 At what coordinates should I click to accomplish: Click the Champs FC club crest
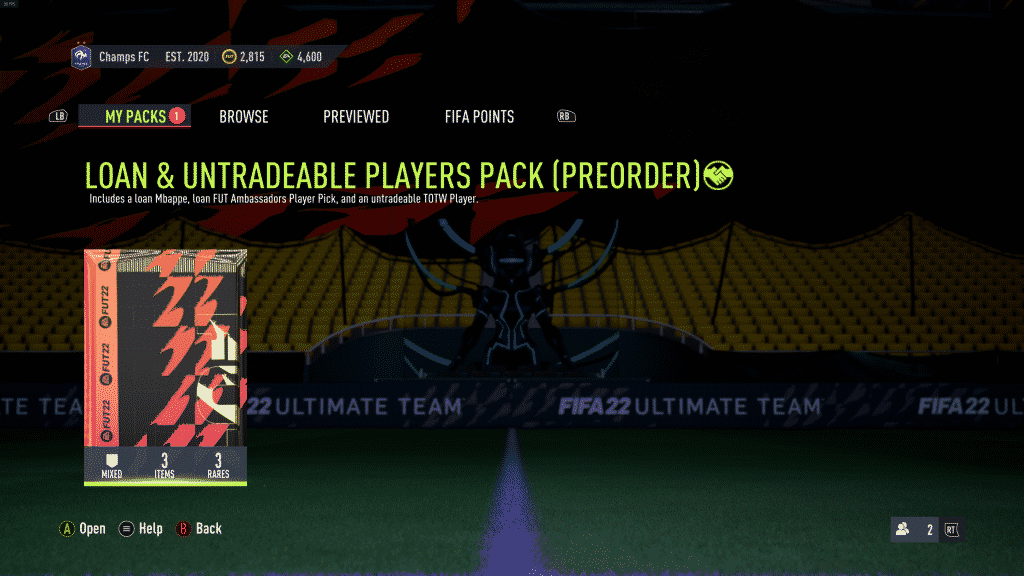tap(81, 57)
